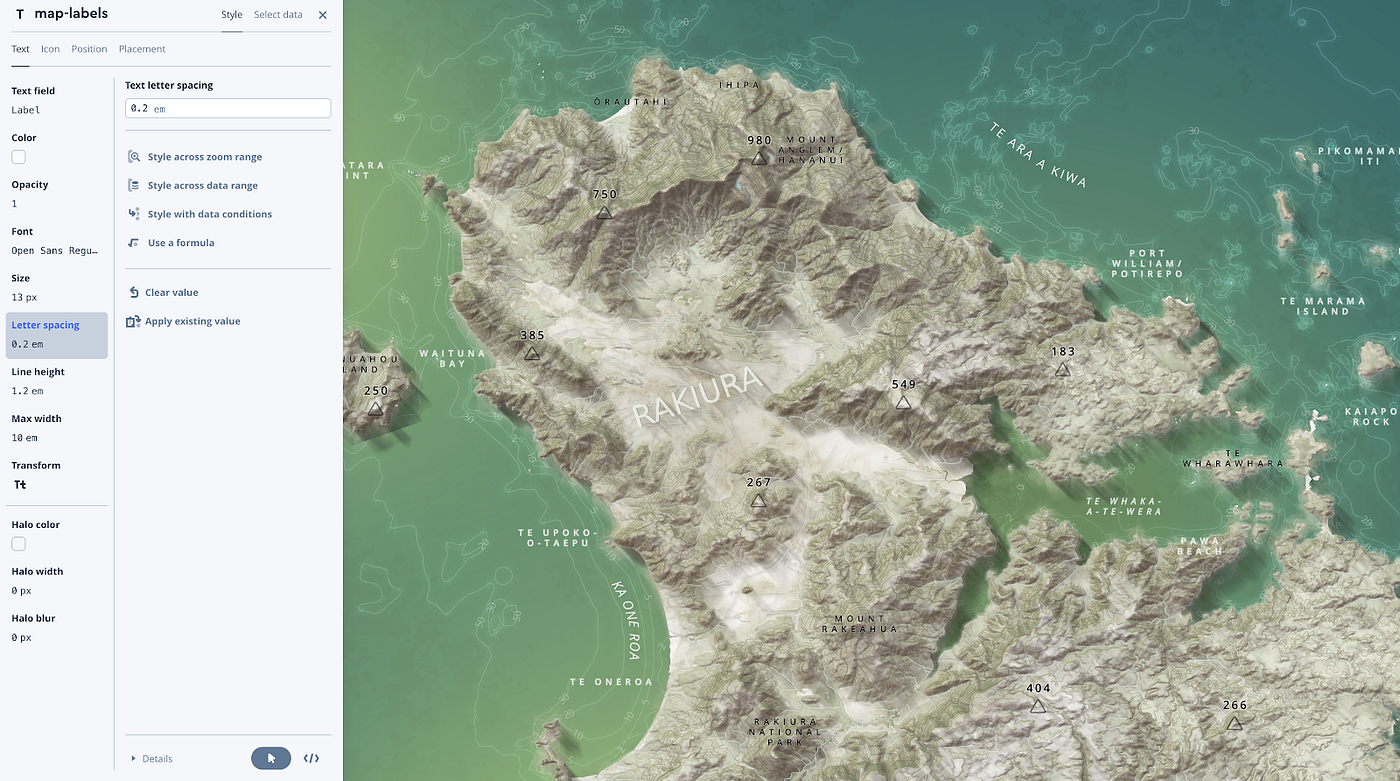Switch to the Icon tab
This screenshot has width=1400, height=781.
(x=50, y=48)
